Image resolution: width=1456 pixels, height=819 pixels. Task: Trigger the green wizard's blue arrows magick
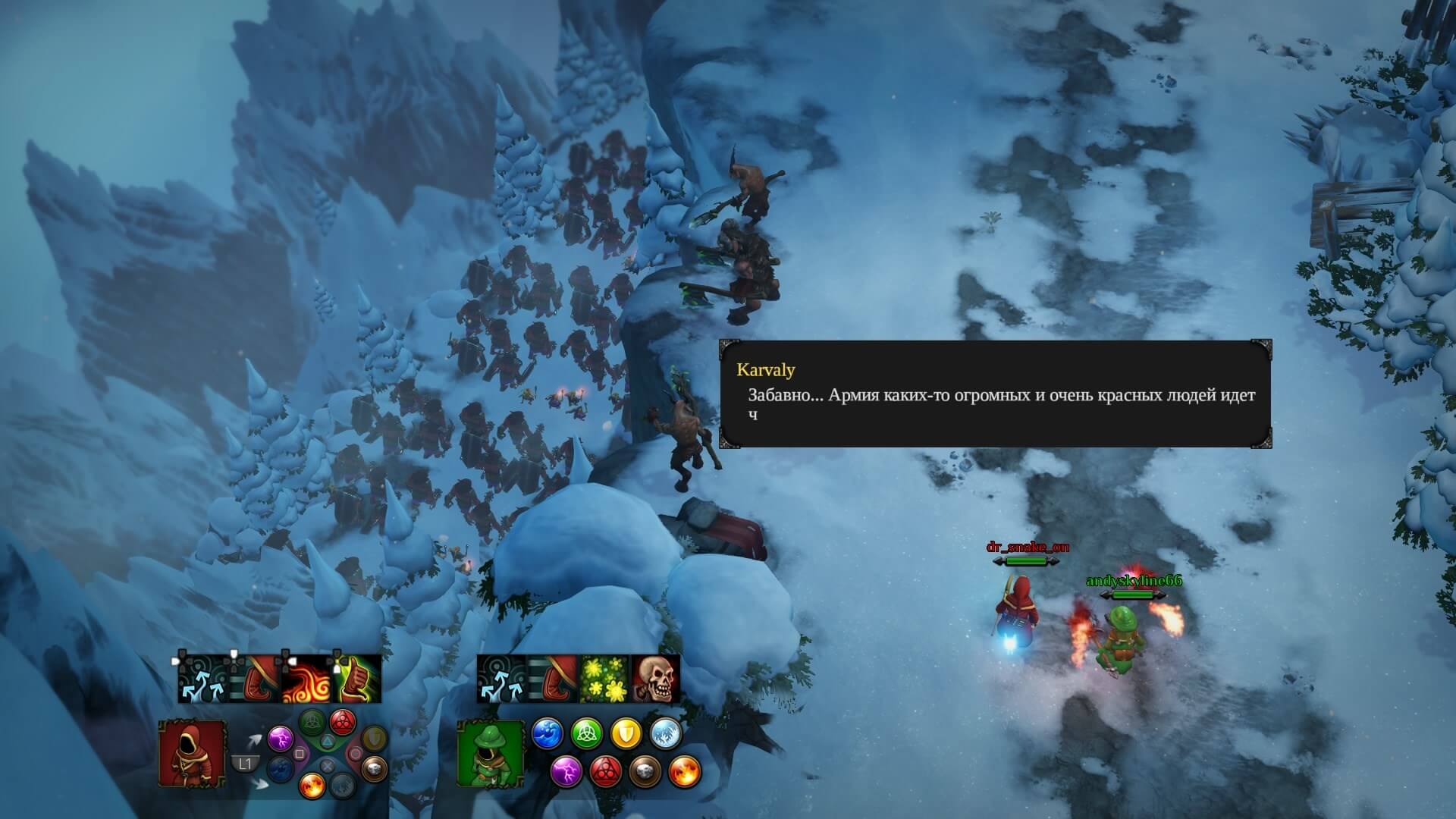(x=502, y=679)
